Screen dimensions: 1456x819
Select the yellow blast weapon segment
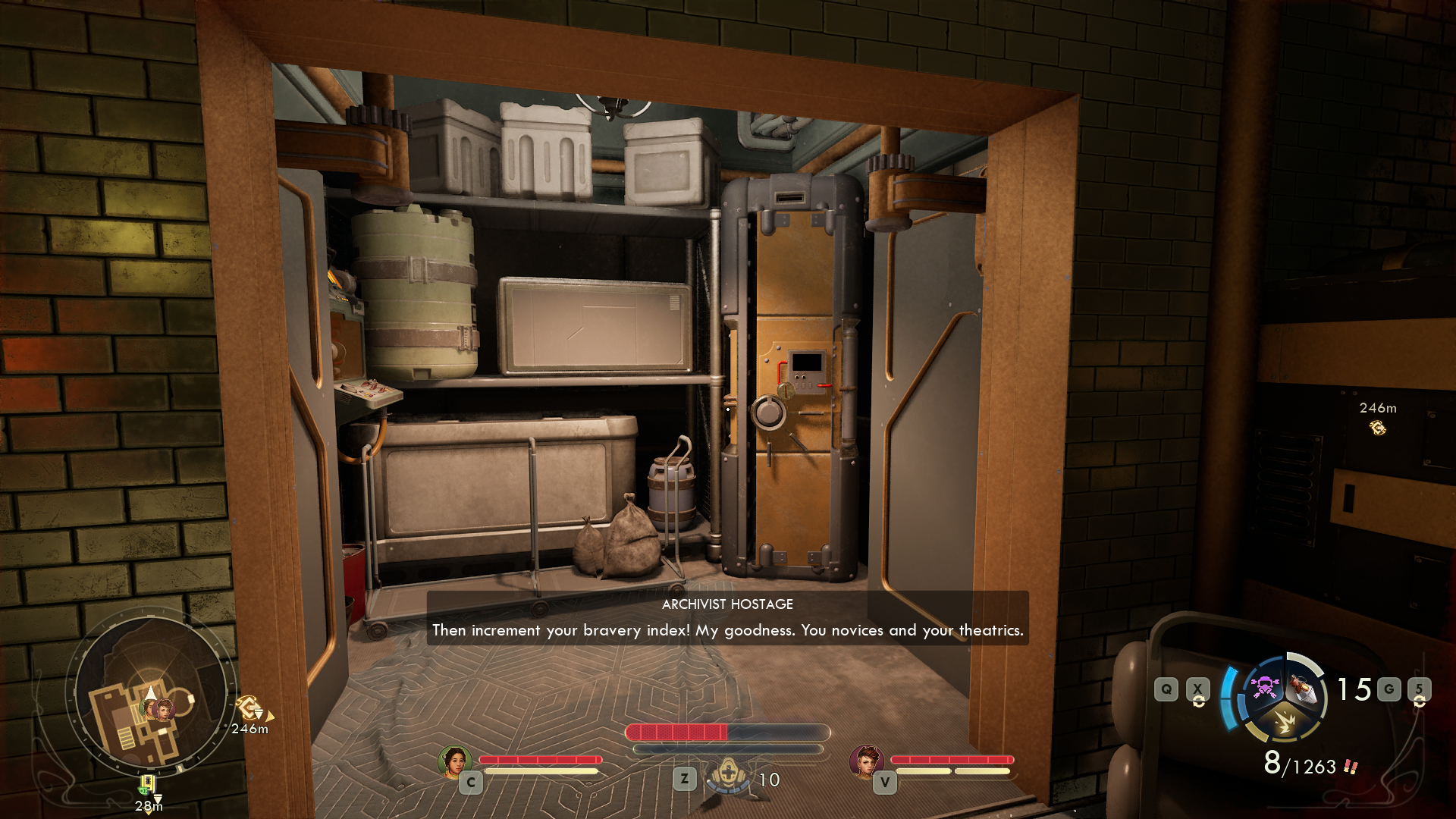(1285, 720)
